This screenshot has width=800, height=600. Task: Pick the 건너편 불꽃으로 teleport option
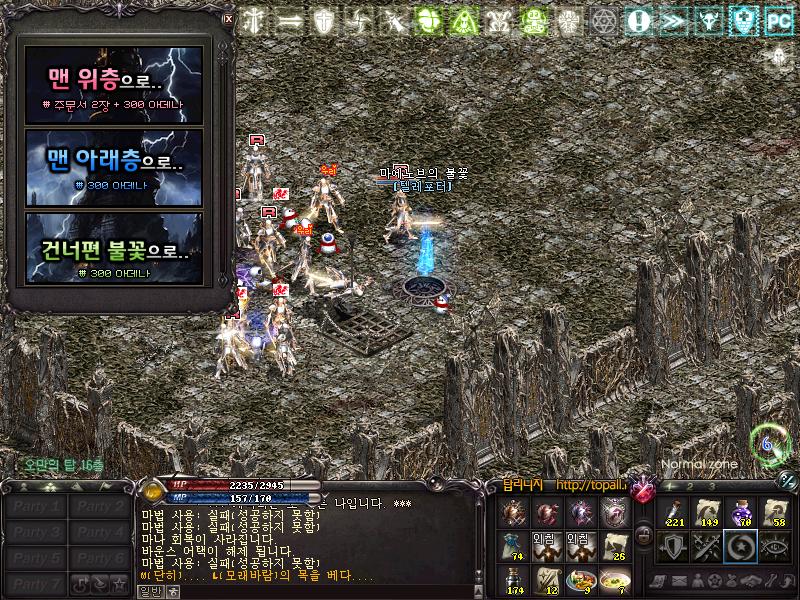point(113,249)
